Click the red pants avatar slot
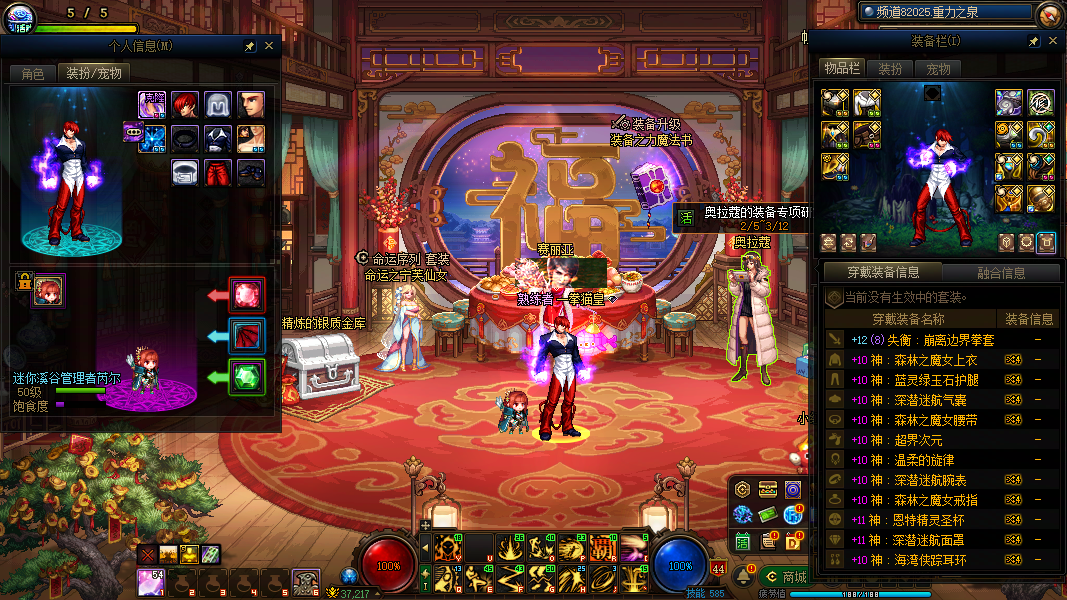The height and width of the screenshot is (600, 1067). (218, 172)
